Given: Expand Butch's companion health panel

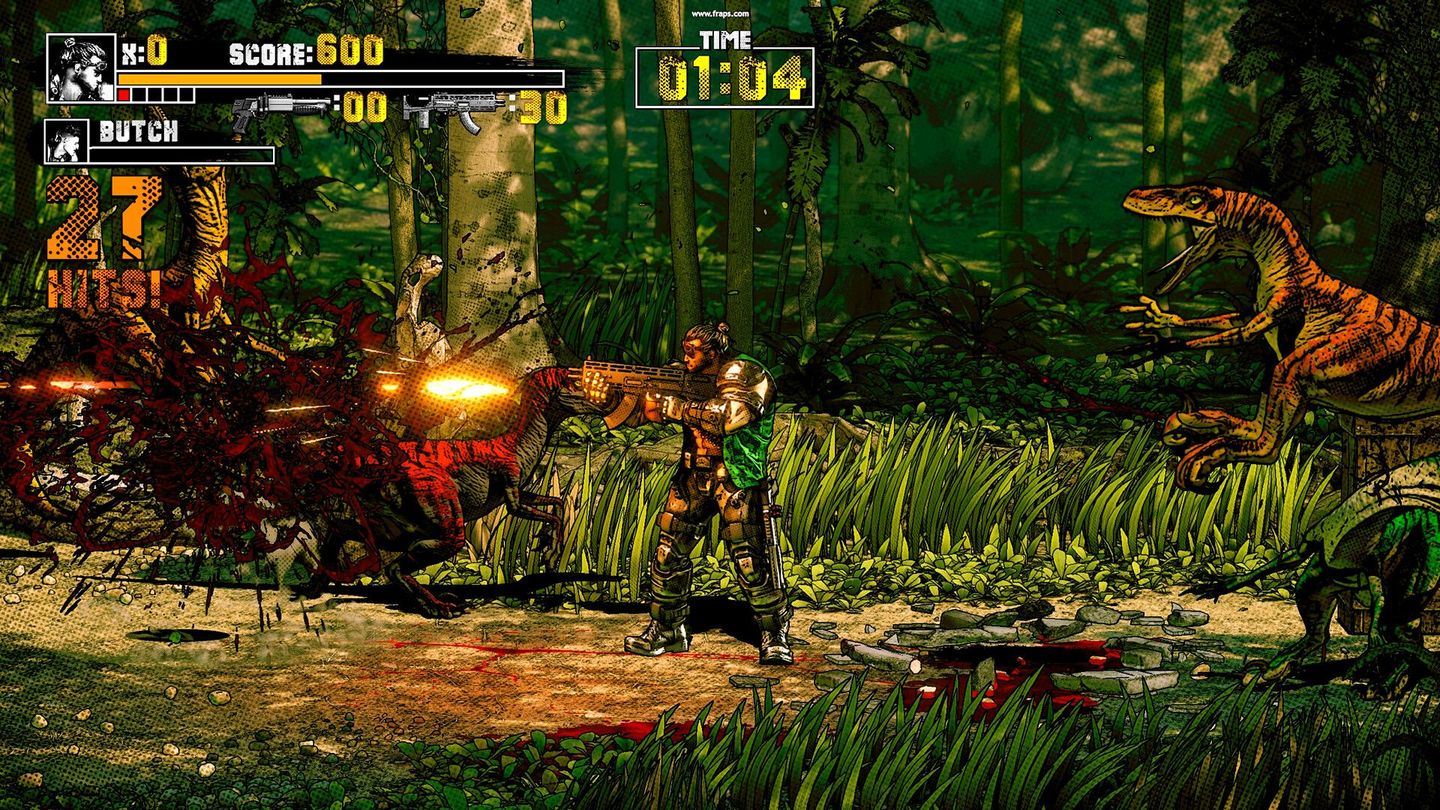Looking at the screenshot, I should (180, 153).
